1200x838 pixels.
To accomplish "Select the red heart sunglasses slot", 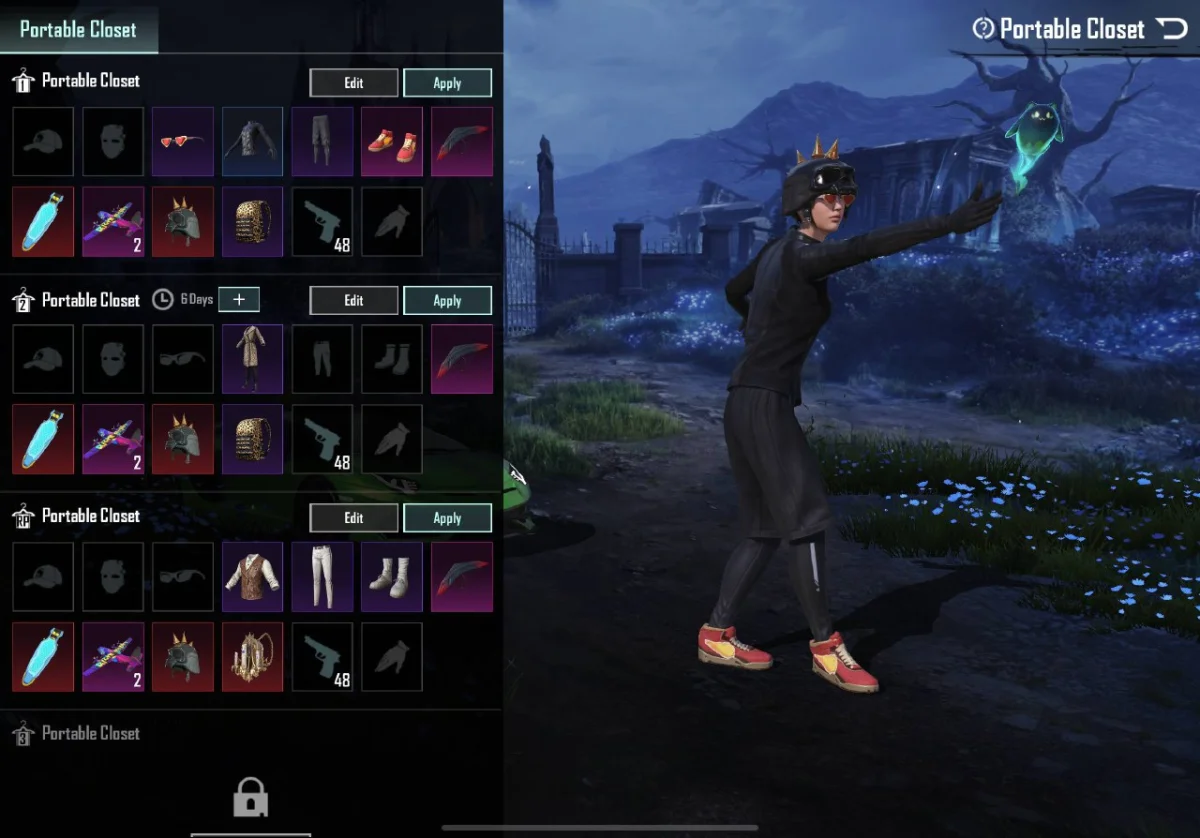I will pyautogui.click(x=182, y=141).
